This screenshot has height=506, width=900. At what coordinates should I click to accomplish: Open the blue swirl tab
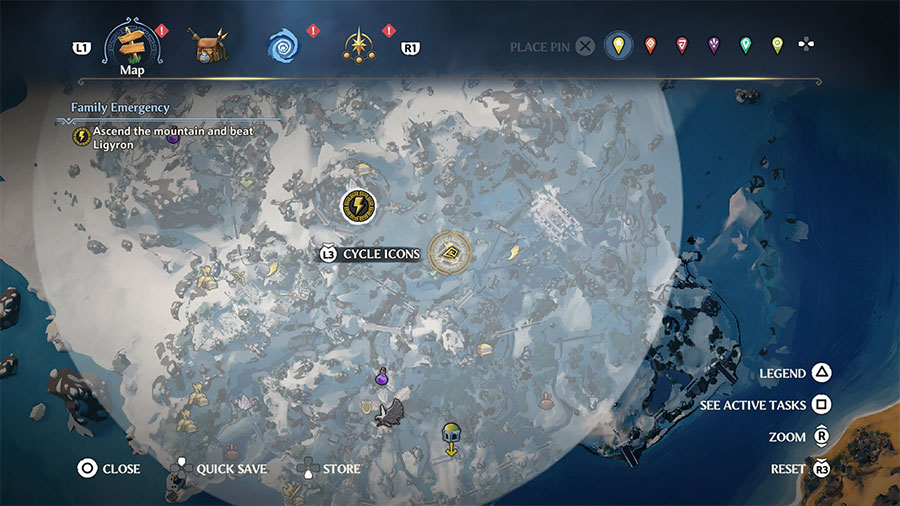click(283, 46)
